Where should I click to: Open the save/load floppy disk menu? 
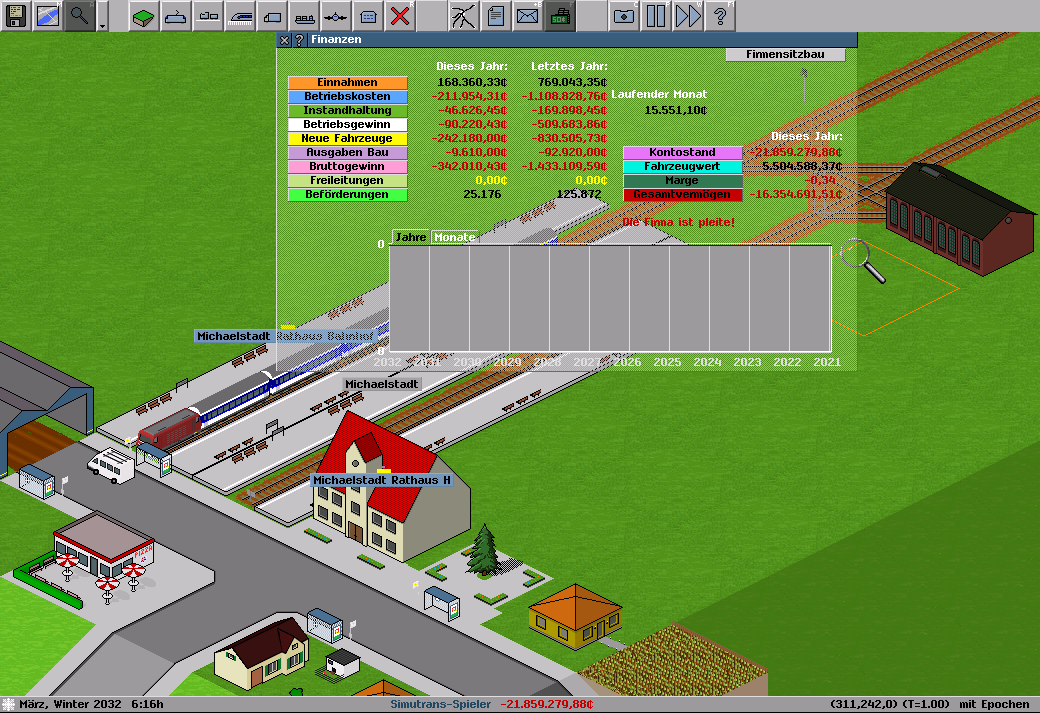(16, 16)
